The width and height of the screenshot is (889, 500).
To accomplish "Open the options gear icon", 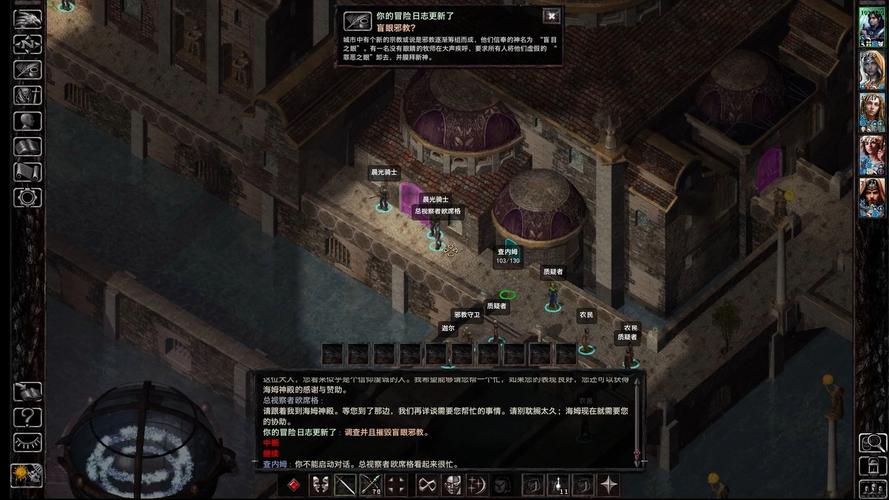I will click(x=27, y=197).
